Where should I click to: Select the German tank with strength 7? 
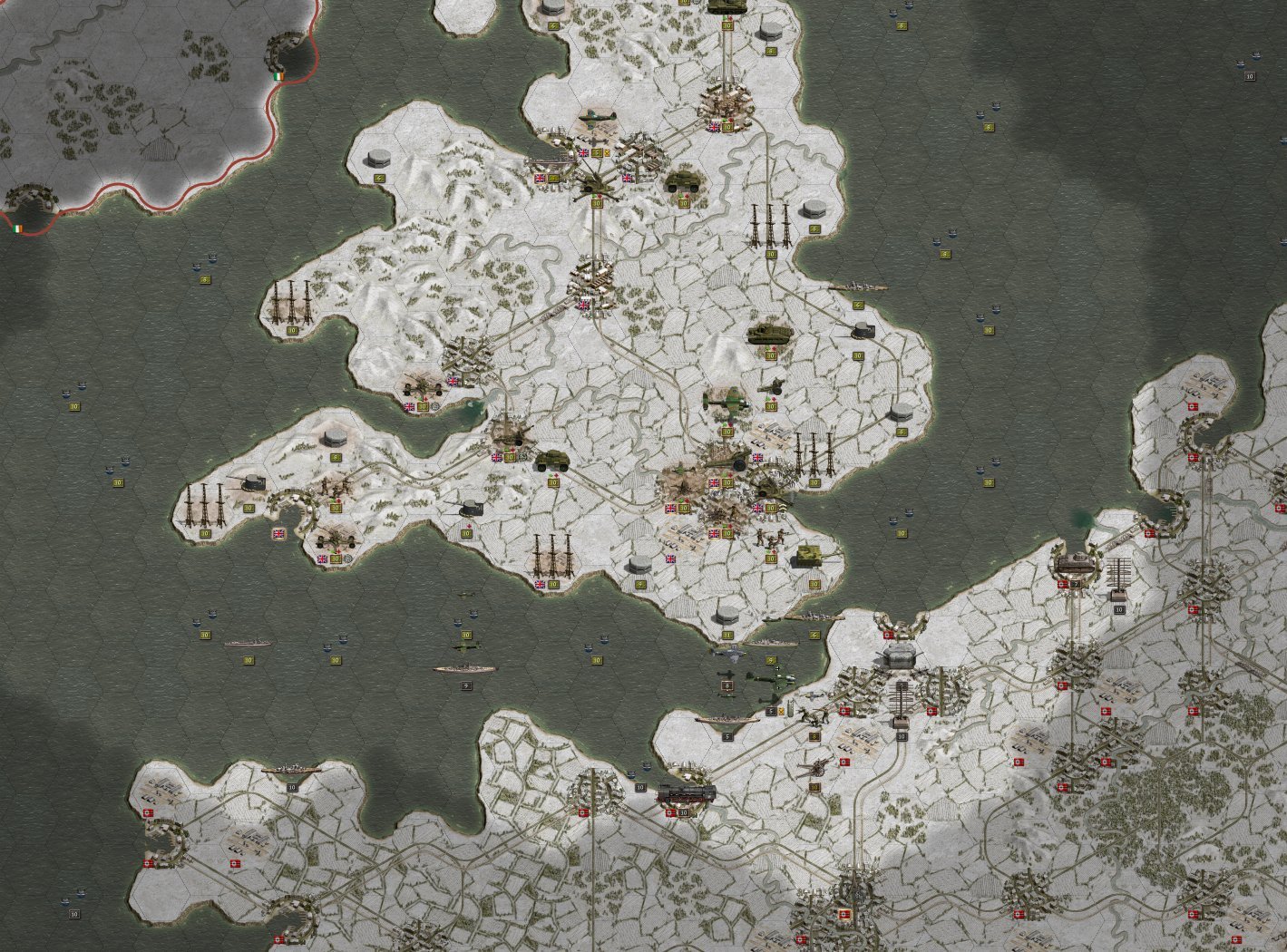[1075, 562]
